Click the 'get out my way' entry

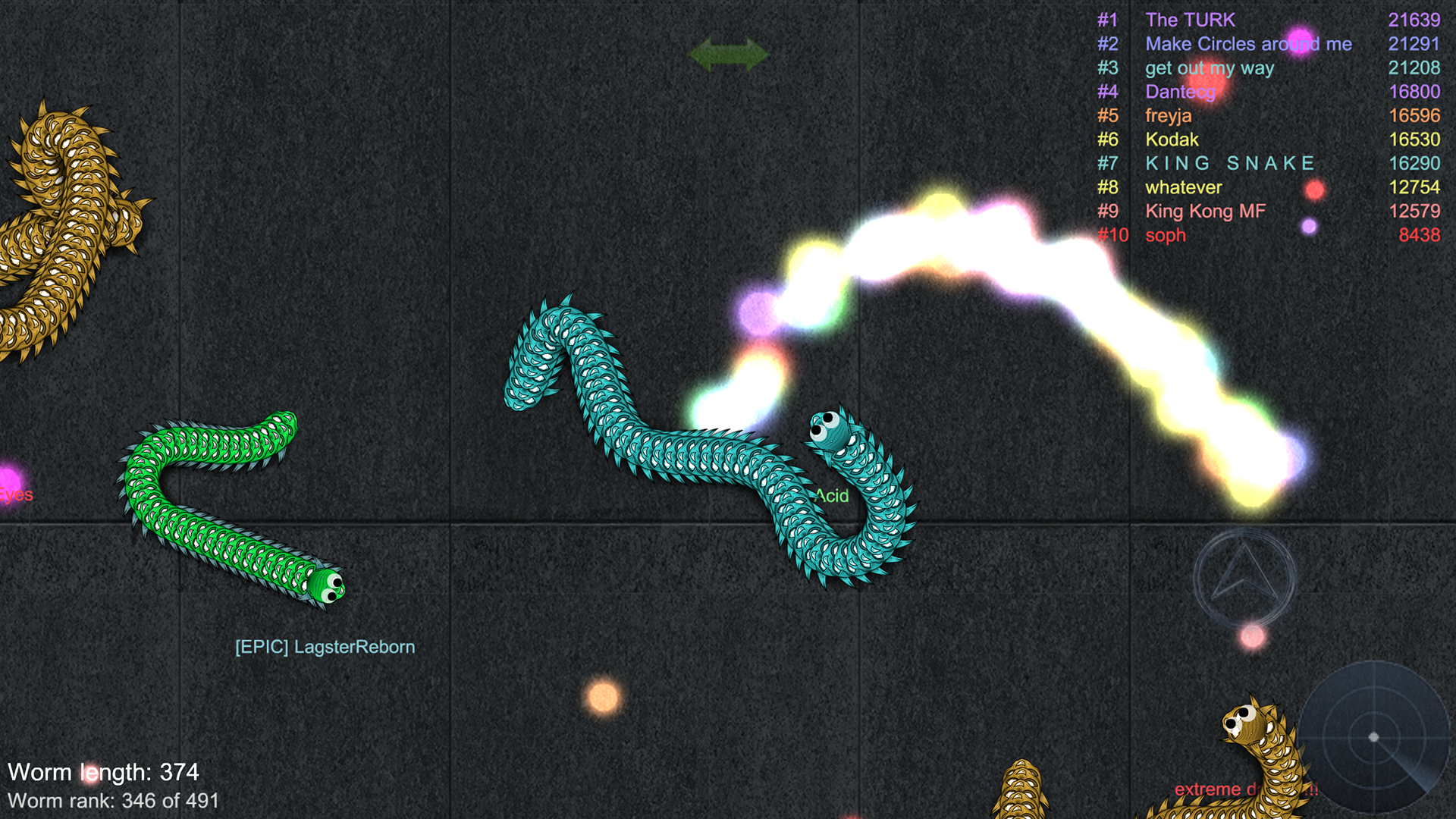[x=1210, y=67]
